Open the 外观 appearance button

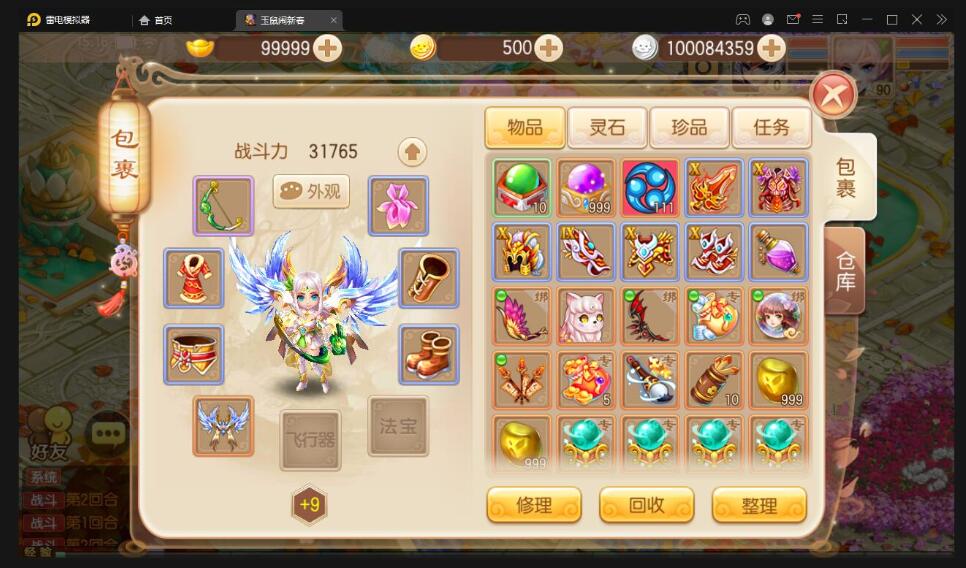pyautogui.click(x=311, y=191)
